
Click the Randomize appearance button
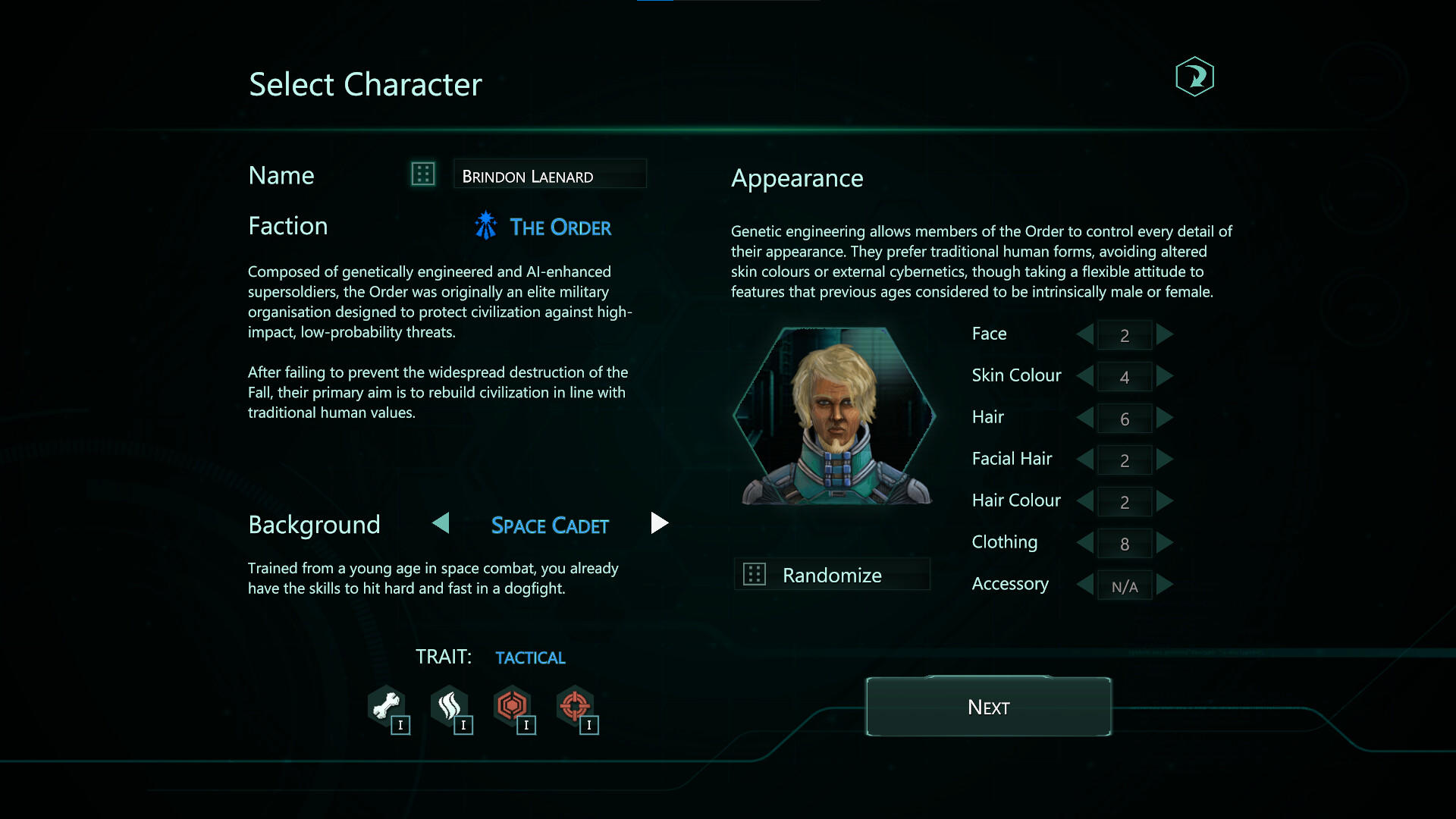(832, 574)
